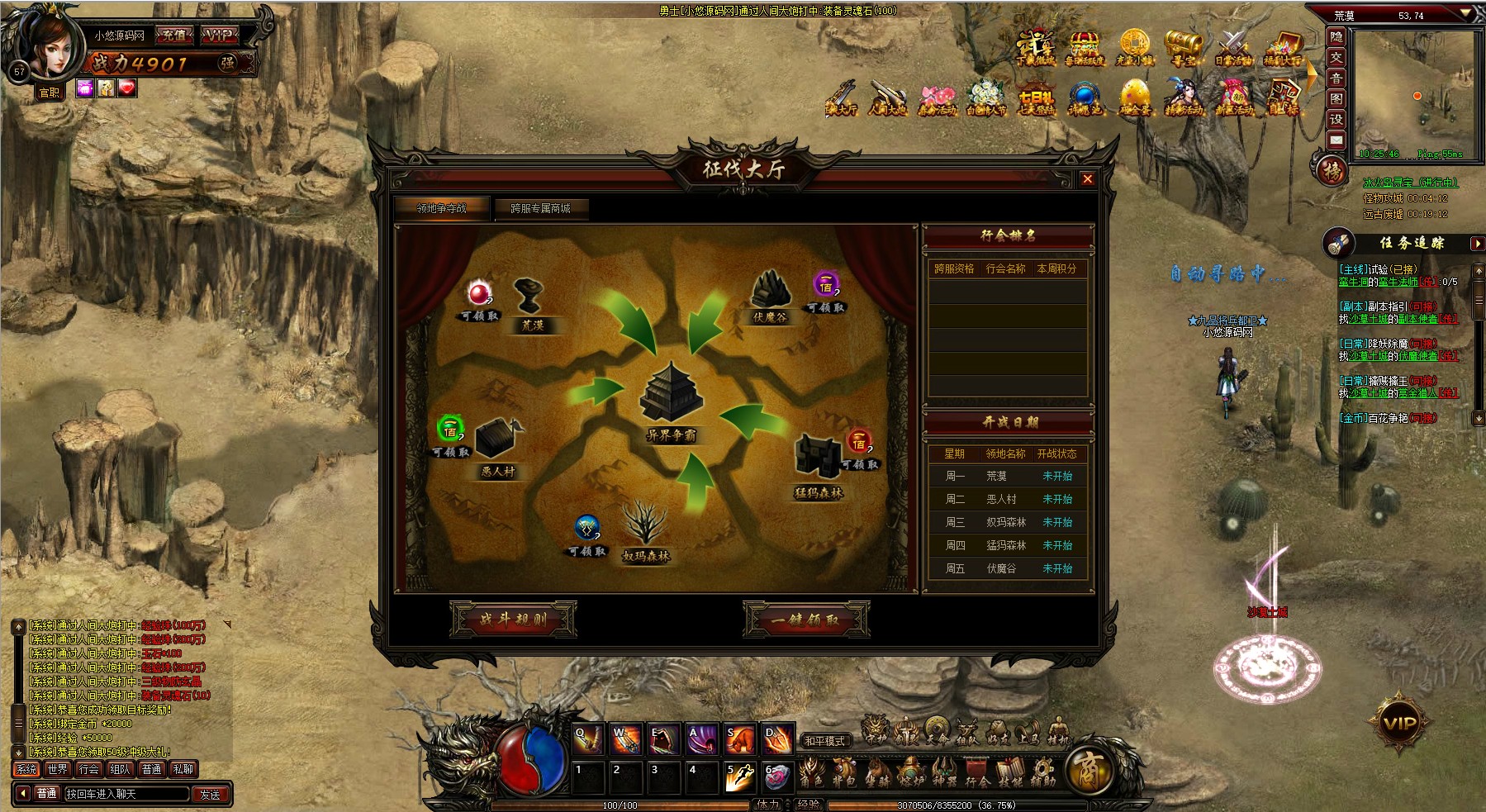Open the 官职 official rank panel
The width and height of the screenshot is (1486, 812).
(x=50, y=92)
